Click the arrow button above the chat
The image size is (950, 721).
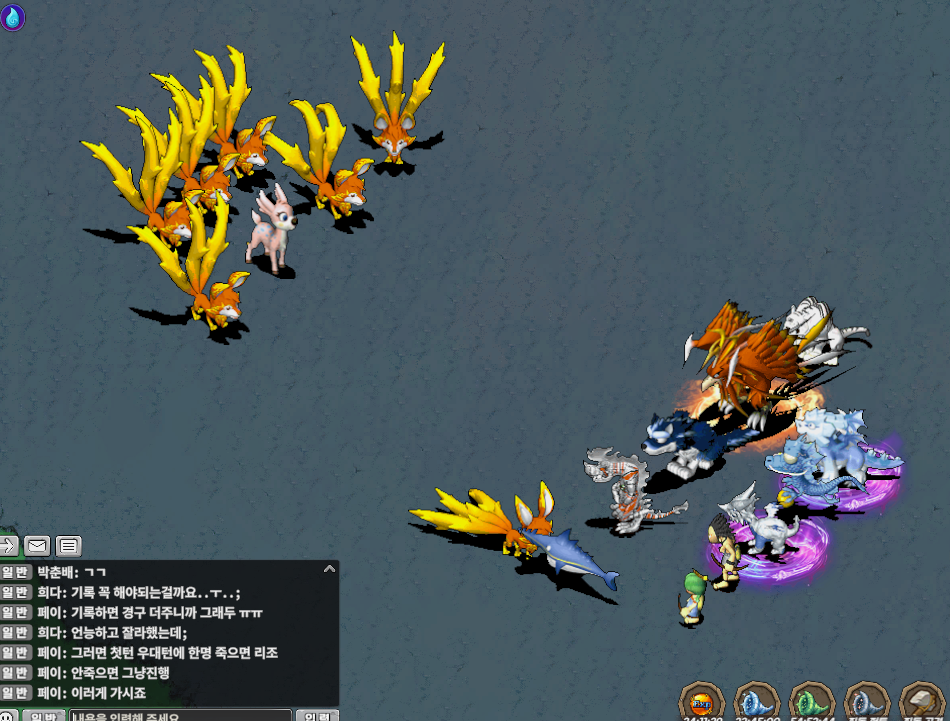8,546
